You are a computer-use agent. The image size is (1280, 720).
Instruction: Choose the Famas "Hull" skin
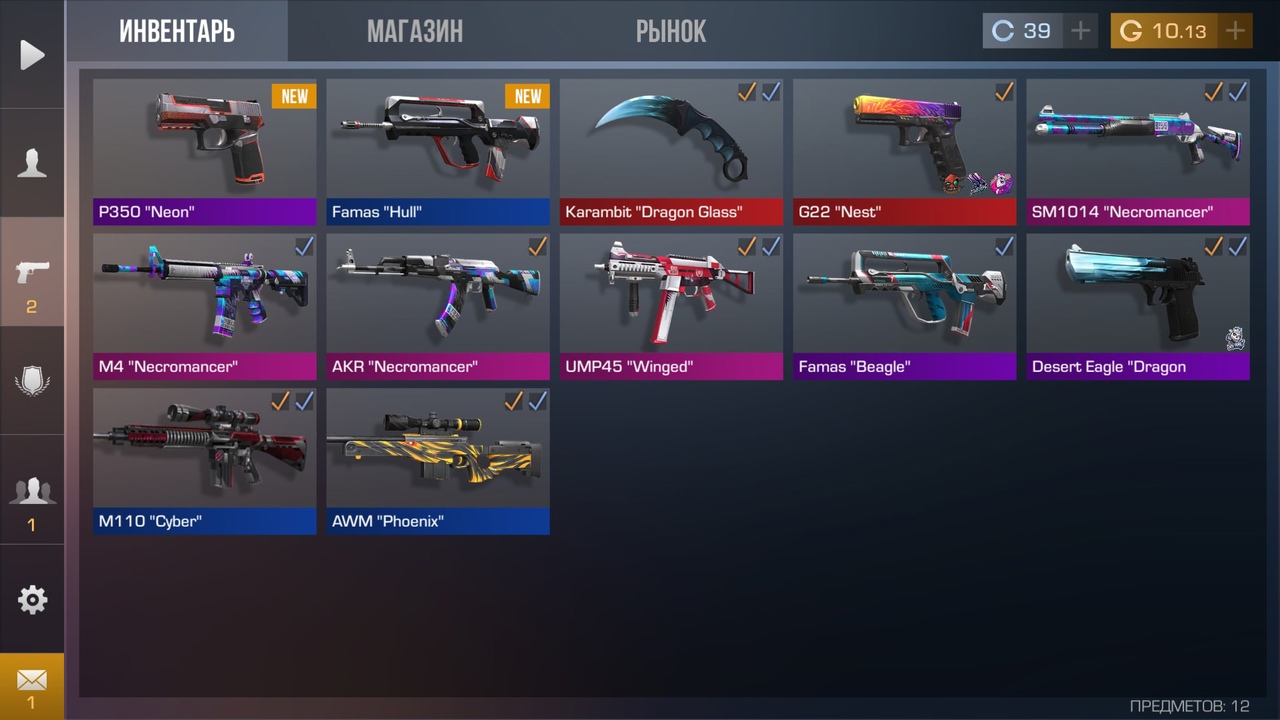tap(438, 152)
